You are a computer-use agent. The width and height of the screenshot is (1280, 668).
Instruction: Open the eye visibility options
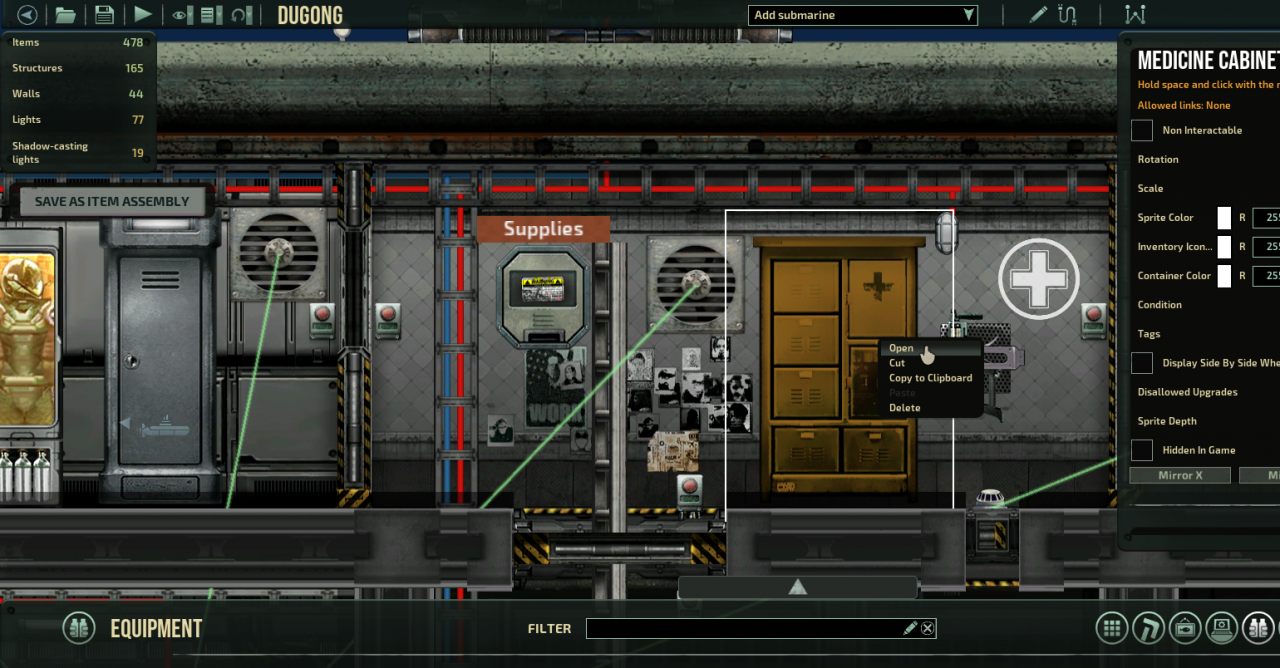click(182, 15)
